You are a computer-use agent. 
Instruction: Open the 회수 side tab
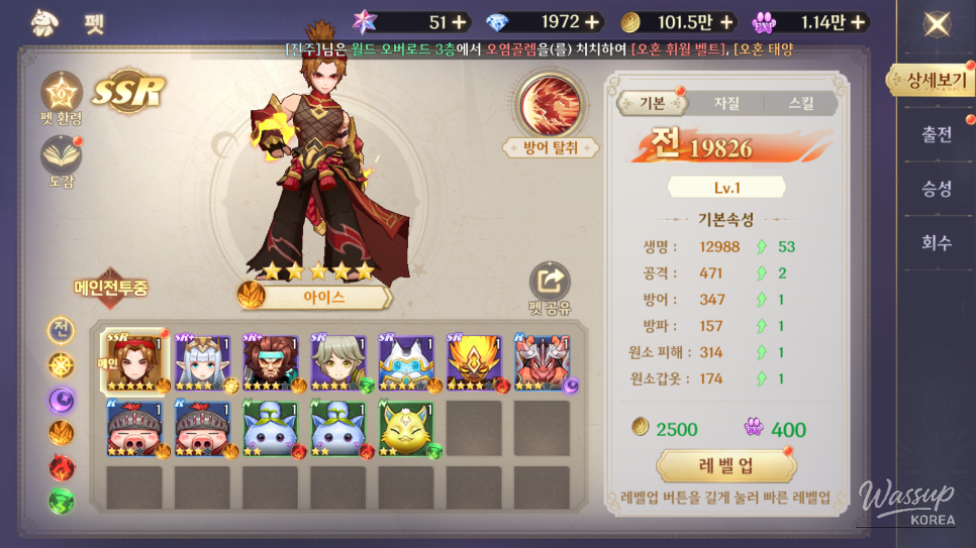click(x=936, y=242)
